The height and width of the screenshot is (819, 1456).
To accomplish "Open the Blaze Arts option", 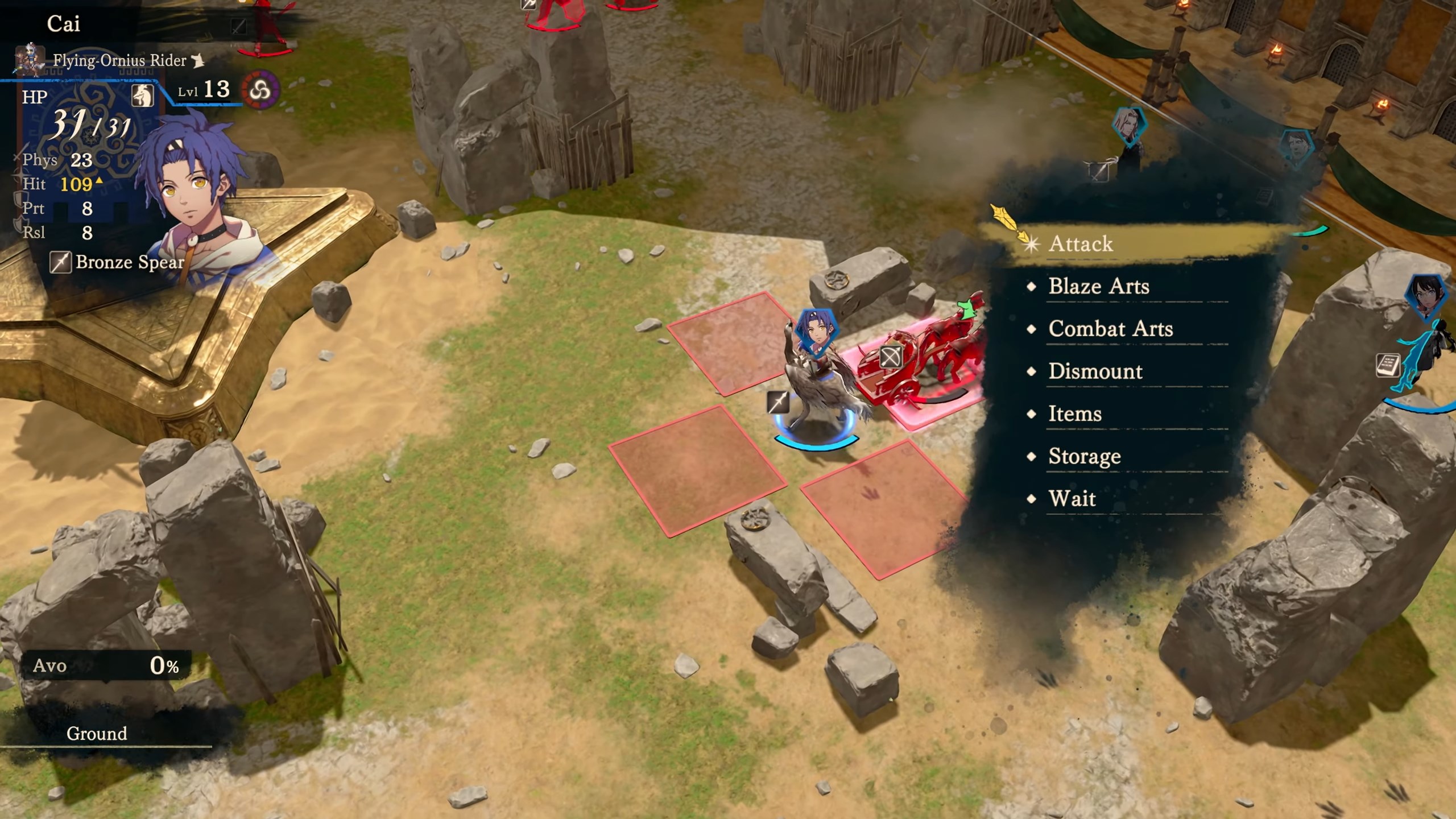I will click(1098, 286).
